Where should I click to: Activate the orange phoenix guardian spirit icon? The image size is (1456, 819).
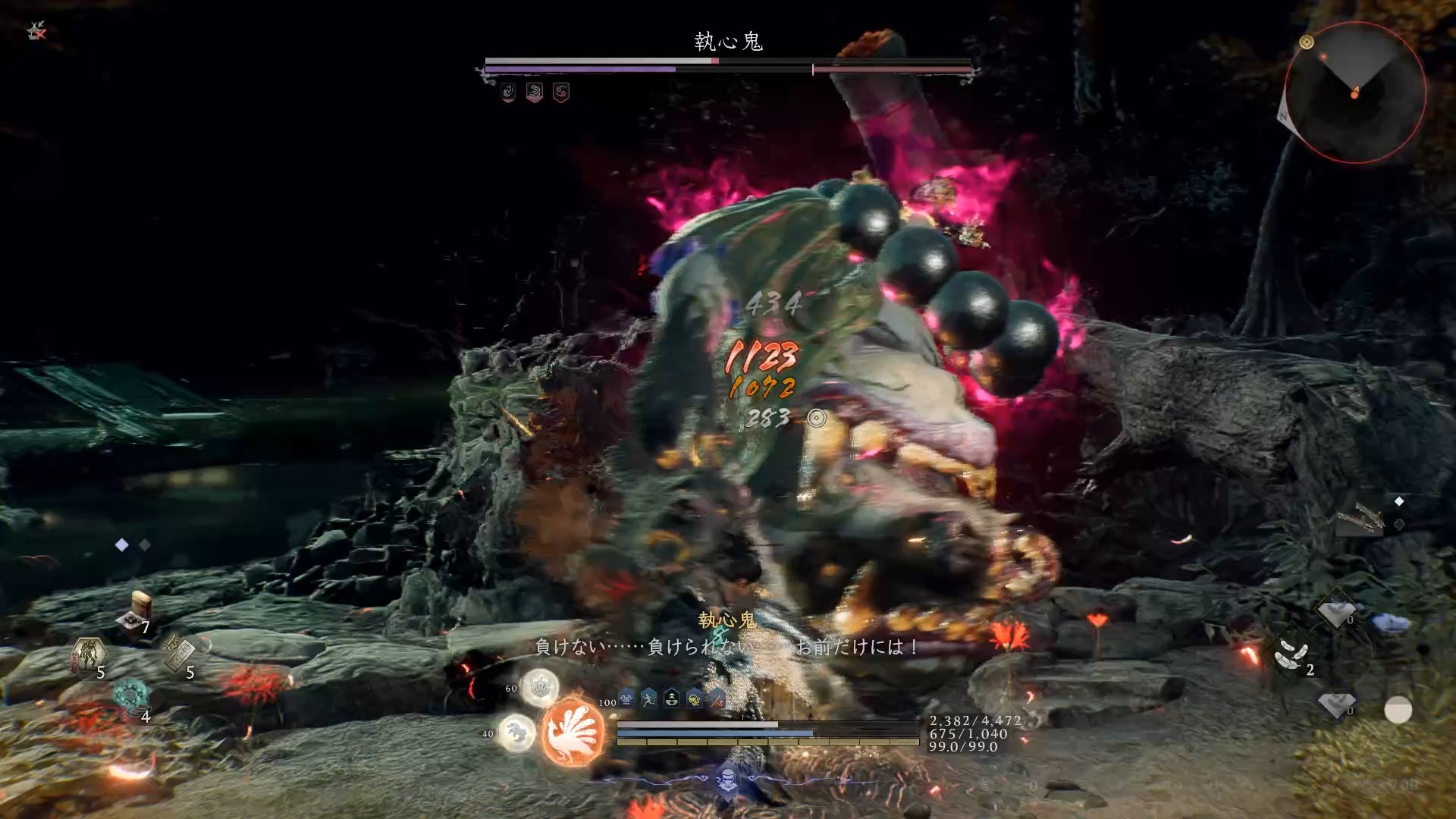coord(573,733)
